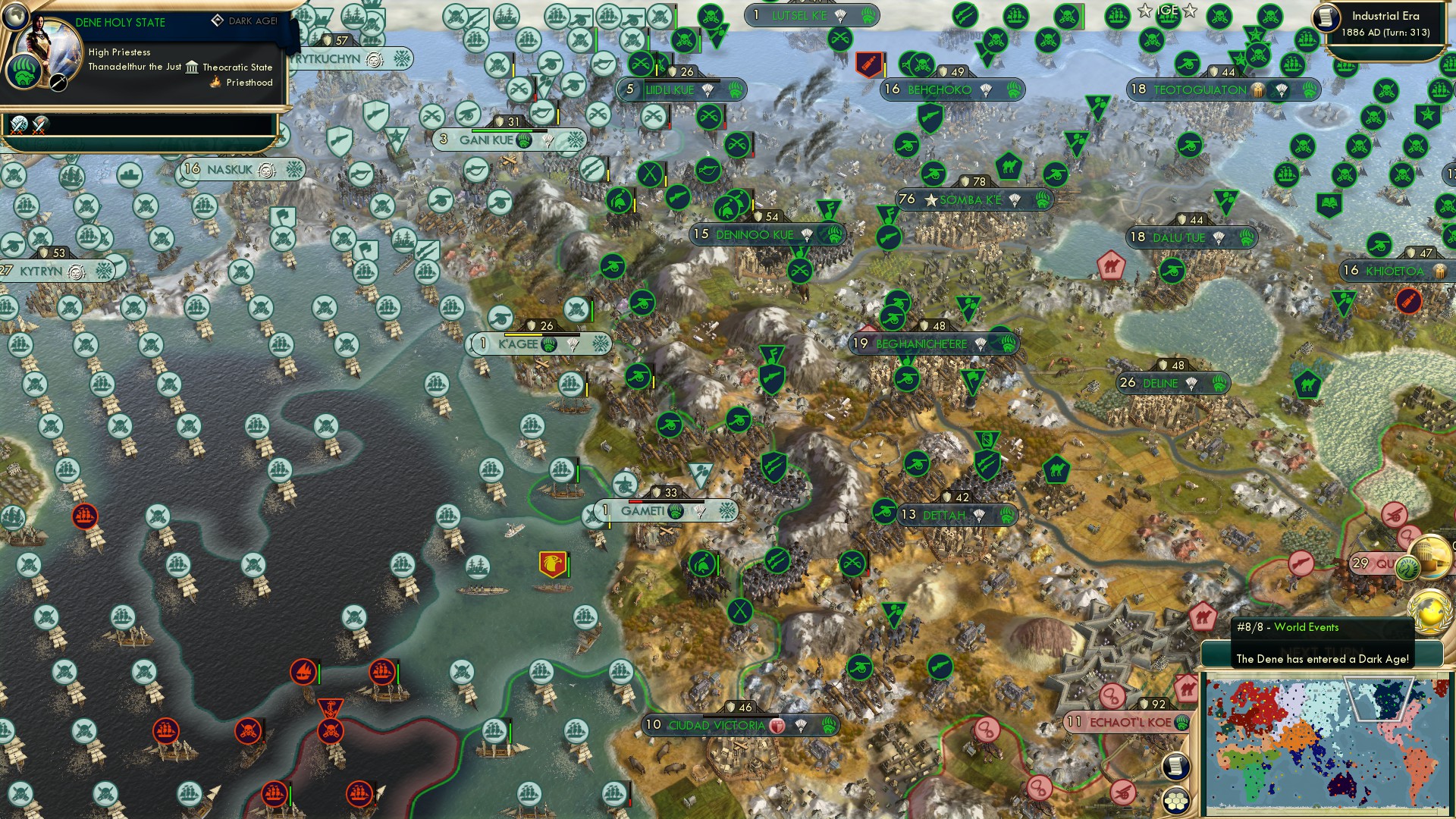Click the Priesthood flame policy icon
Viewport: 1456px width, 819px height.
(214, 82)
